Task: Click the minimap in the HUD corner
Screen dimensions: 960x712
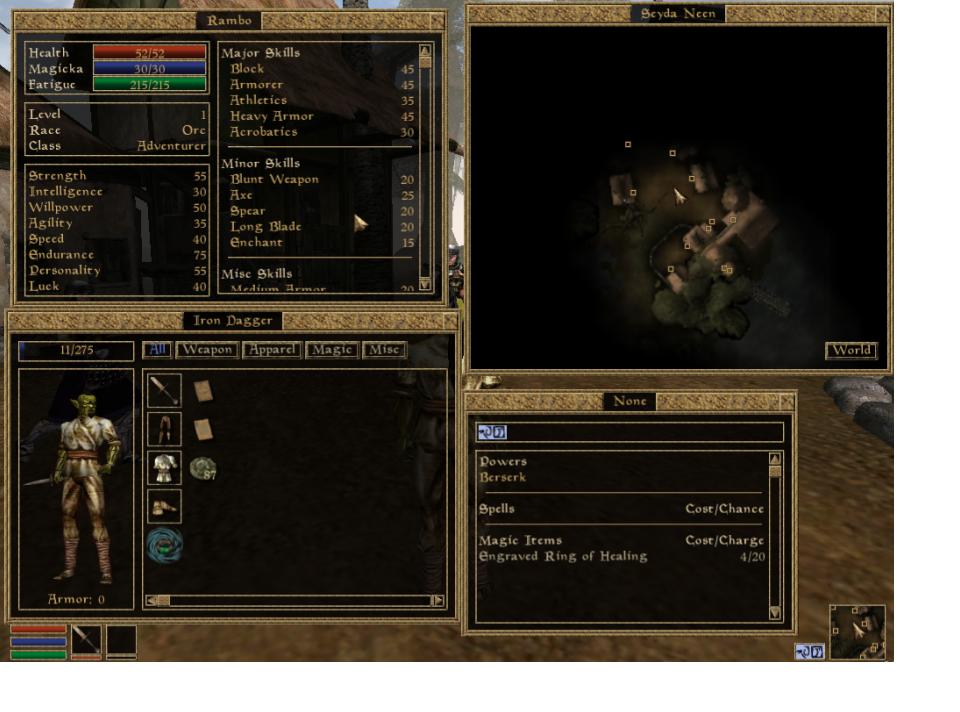Action: 857,632
